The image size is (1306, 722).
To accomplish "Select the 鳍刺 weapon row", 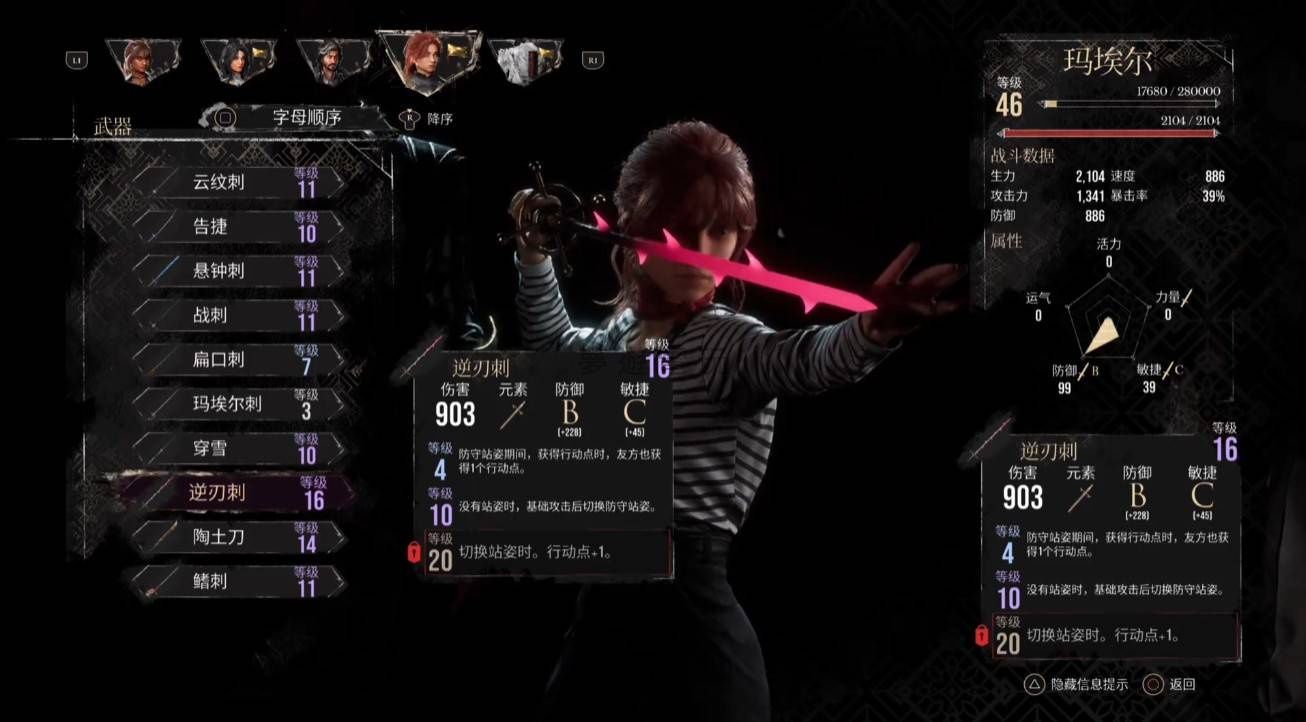I will tap(238, 581).
